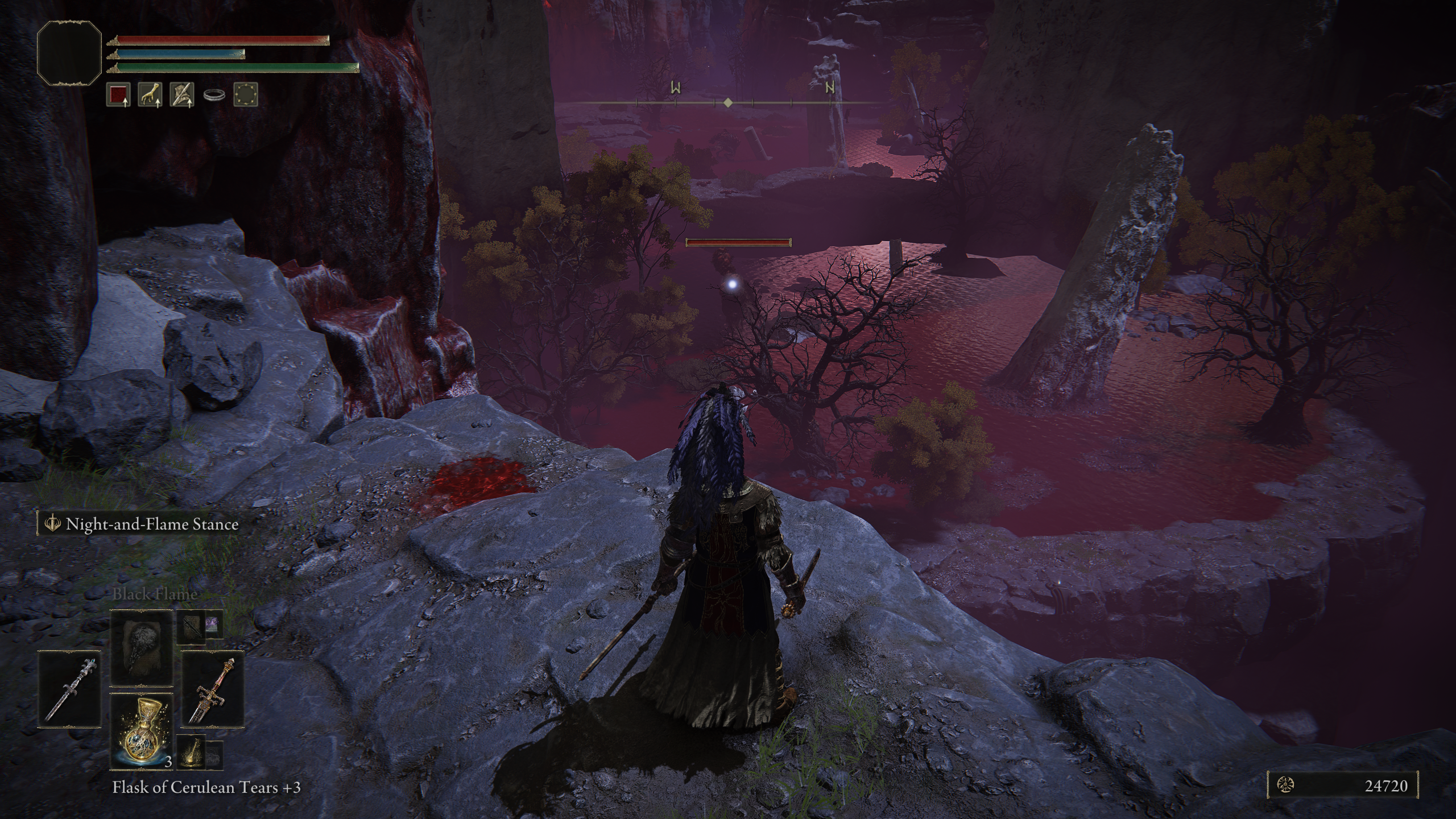Click the silver ring status icon

pyautogui.click(x=214, y=96)
